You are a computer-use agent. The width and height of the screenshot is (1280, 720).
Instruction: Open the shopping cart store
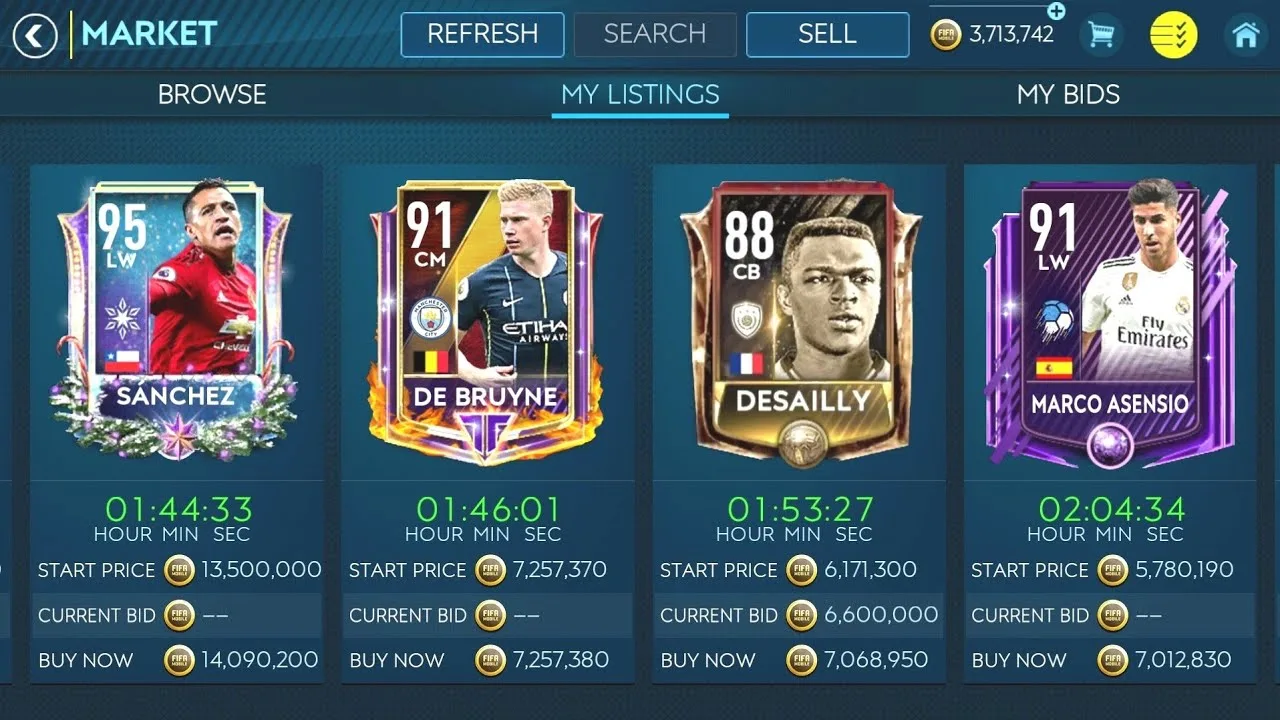[x=1101, y=36]
